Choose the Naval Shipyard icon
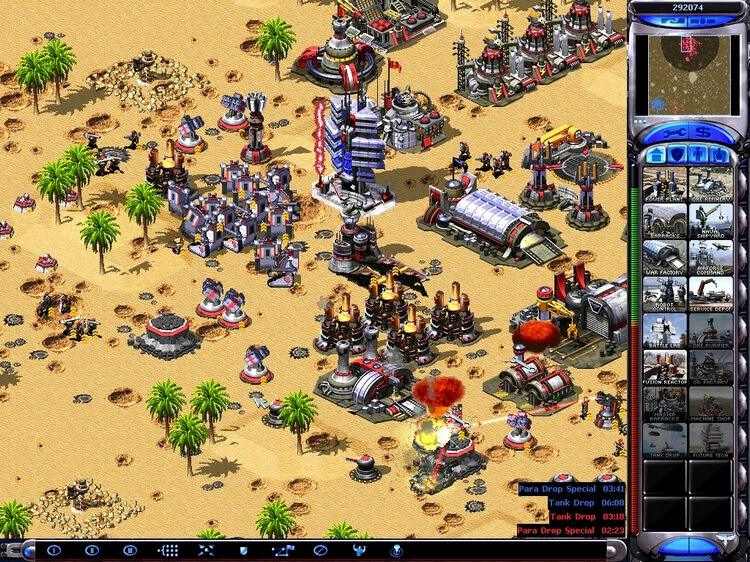The image size is (750, 562). [710, 220]
